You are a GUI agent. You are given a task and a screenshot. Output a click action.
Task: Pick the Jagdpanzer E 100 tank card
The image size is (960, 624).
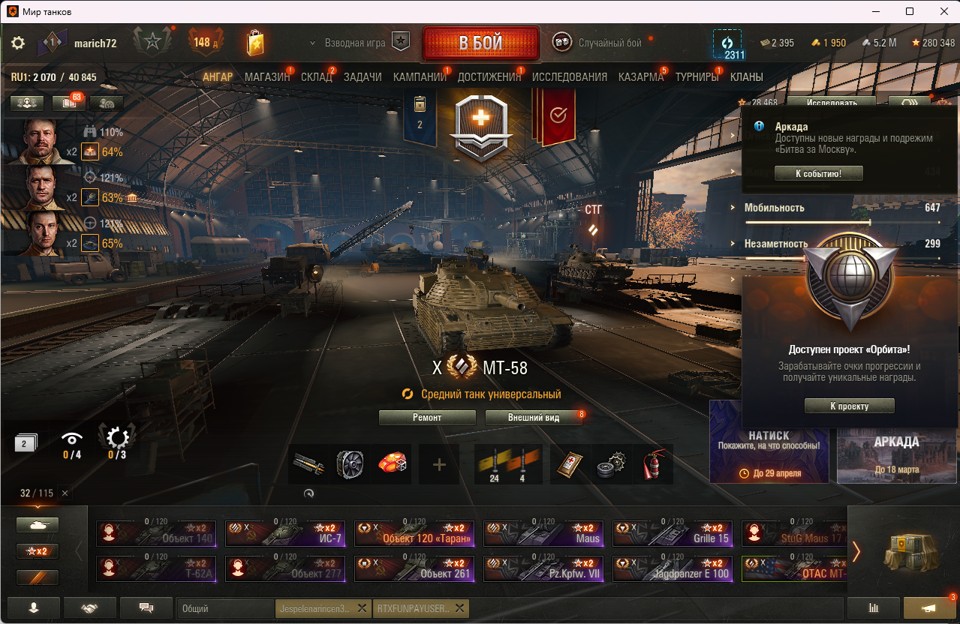[672, 568]
